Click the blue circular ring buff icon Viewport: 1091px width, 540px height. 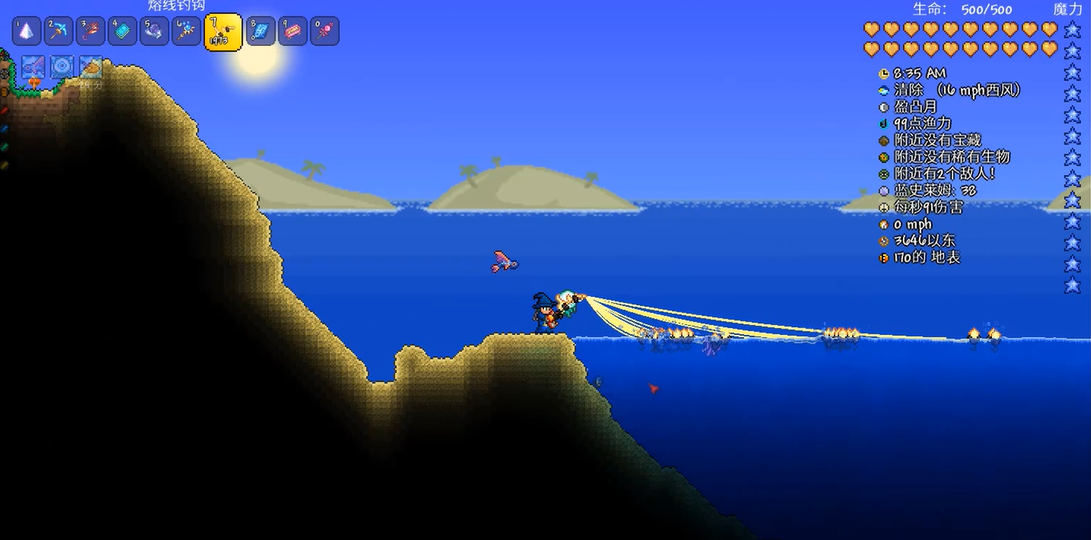pyautogui.click(x=62, y=67)
